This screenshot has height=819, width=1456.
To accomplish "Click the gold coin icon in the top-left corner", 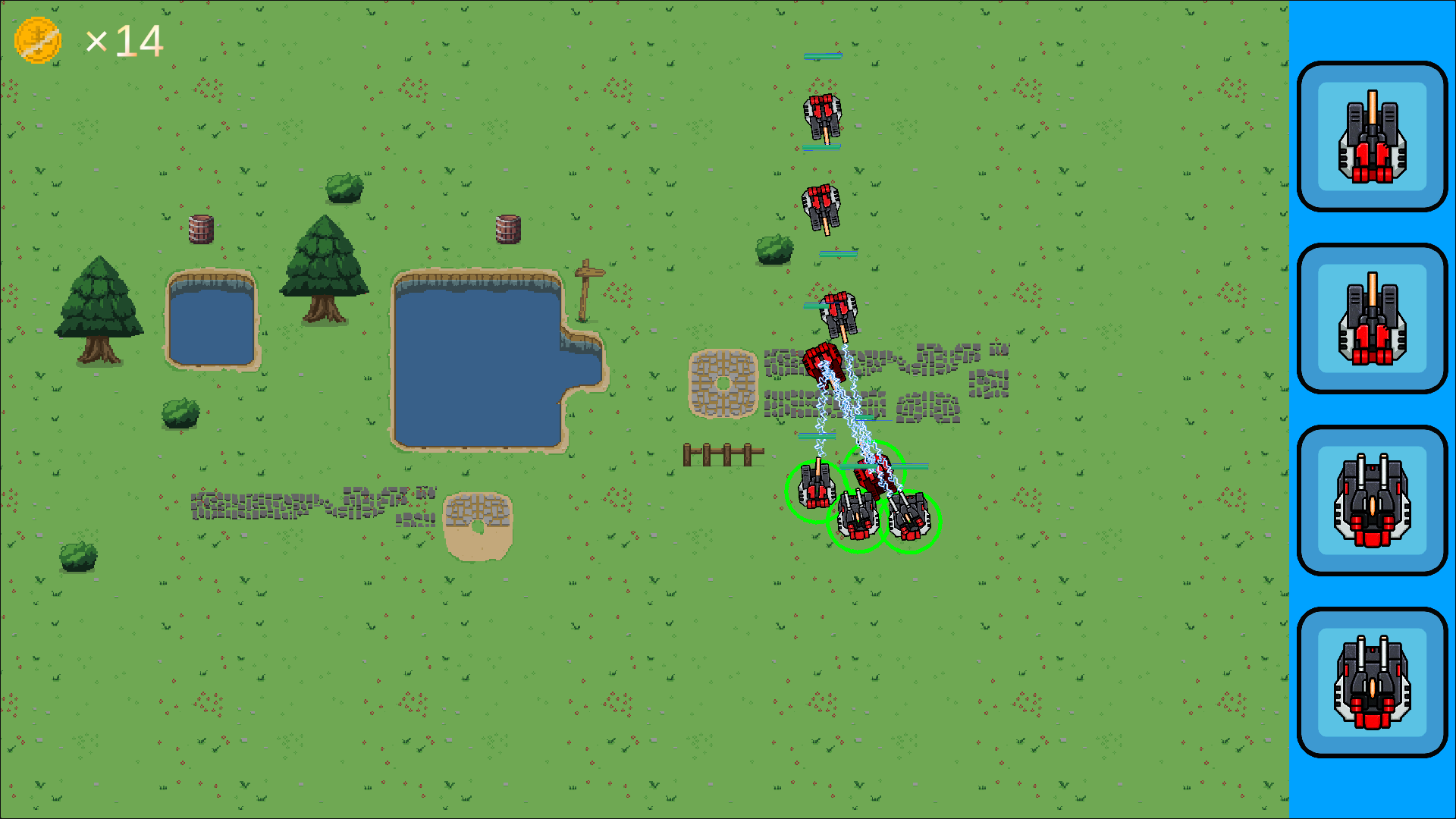I will [39, 39].
